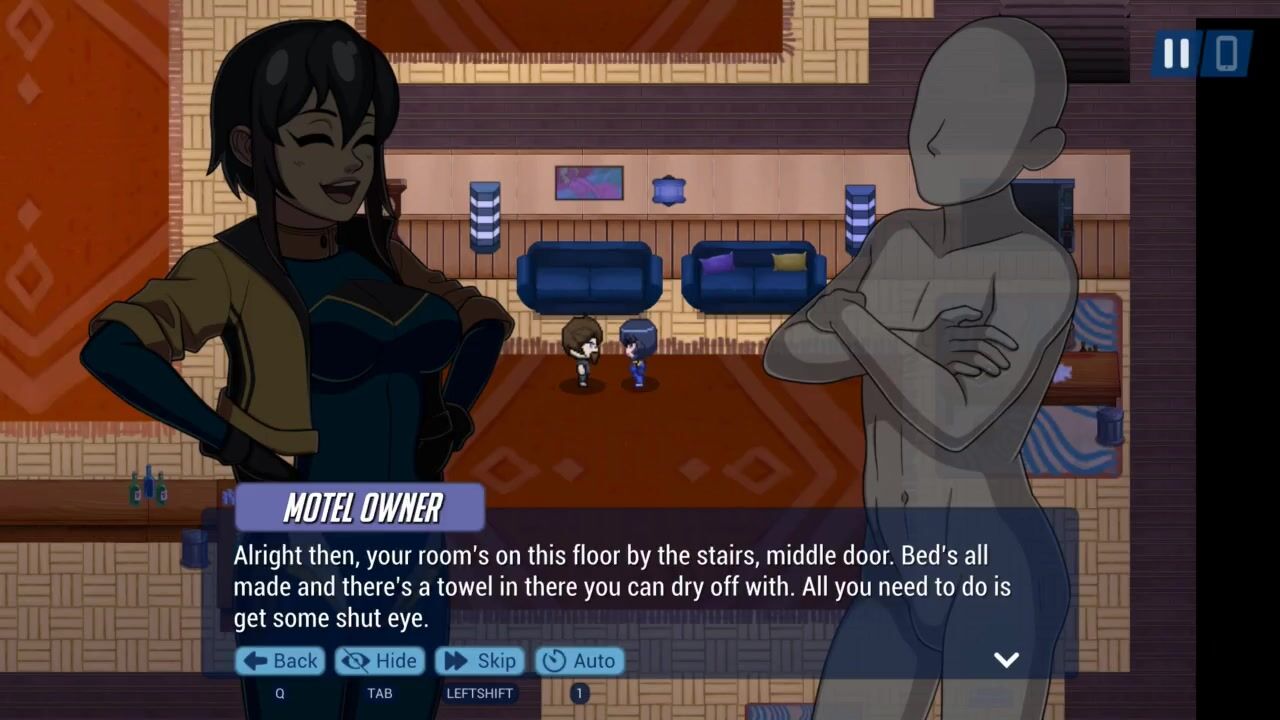Pause the game

click(1176, 53)
